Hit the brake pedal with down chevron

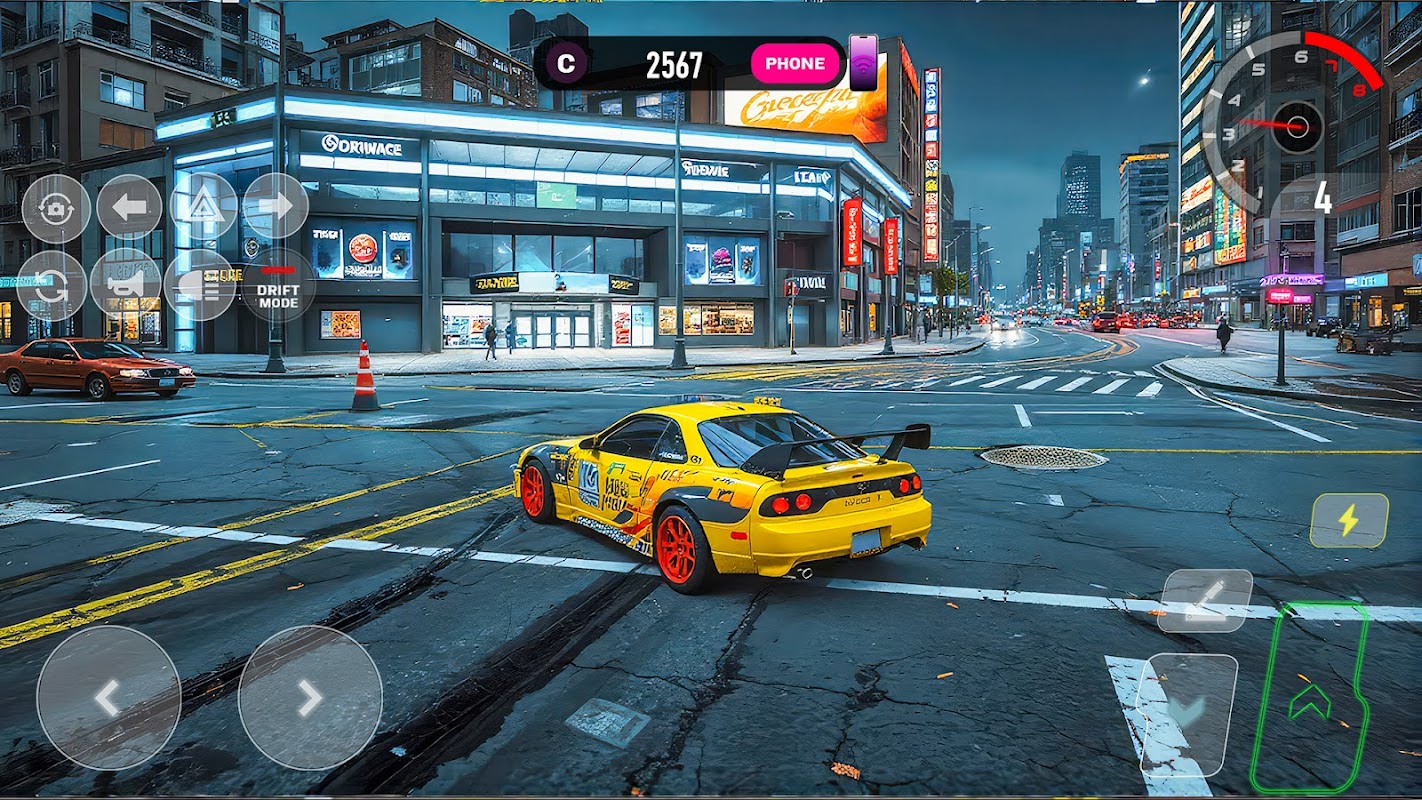pyautogui.click(x=1187, y=712)
